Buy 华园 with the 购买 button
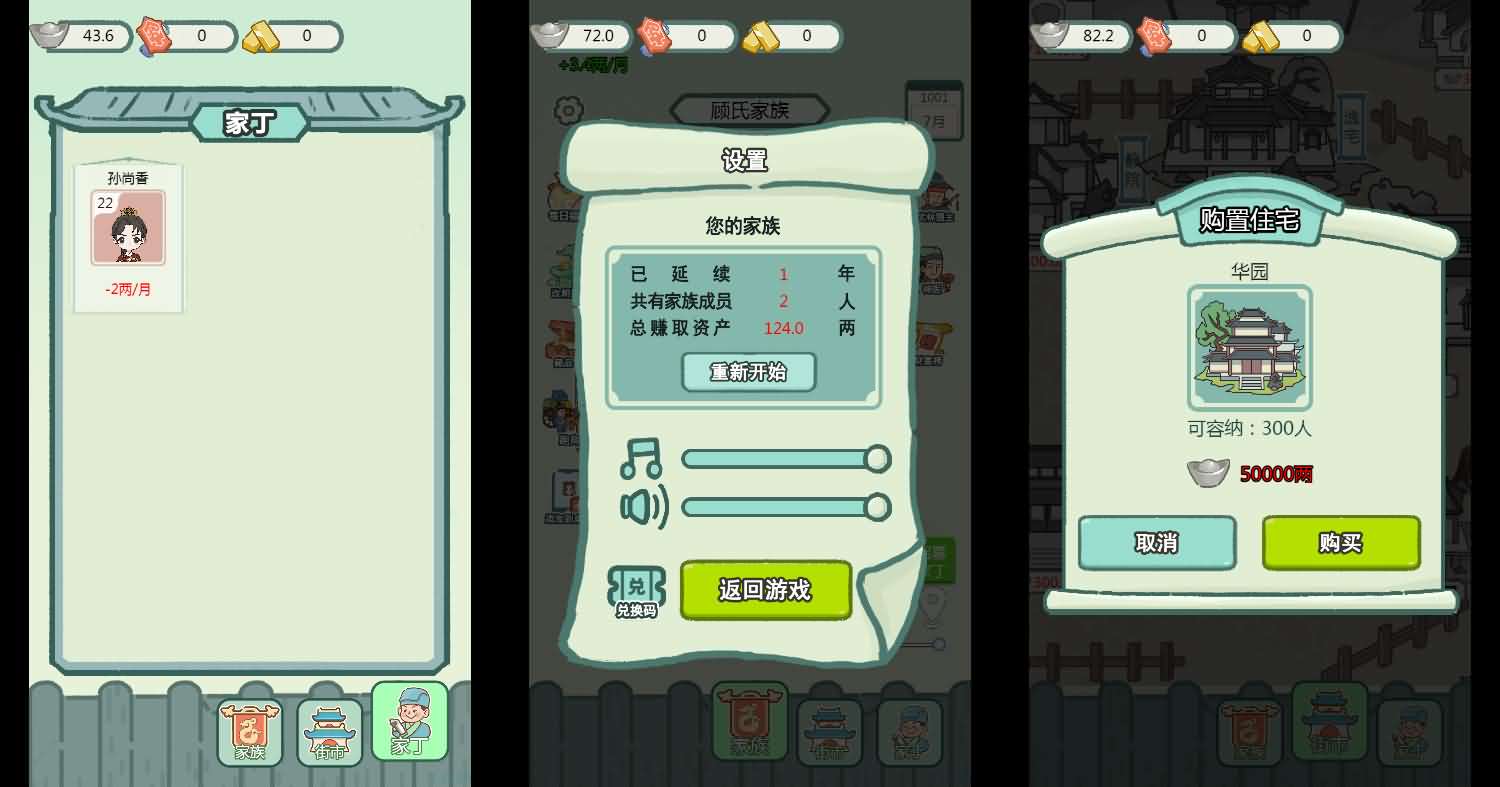1500x787 pixels. [1340, 543]
